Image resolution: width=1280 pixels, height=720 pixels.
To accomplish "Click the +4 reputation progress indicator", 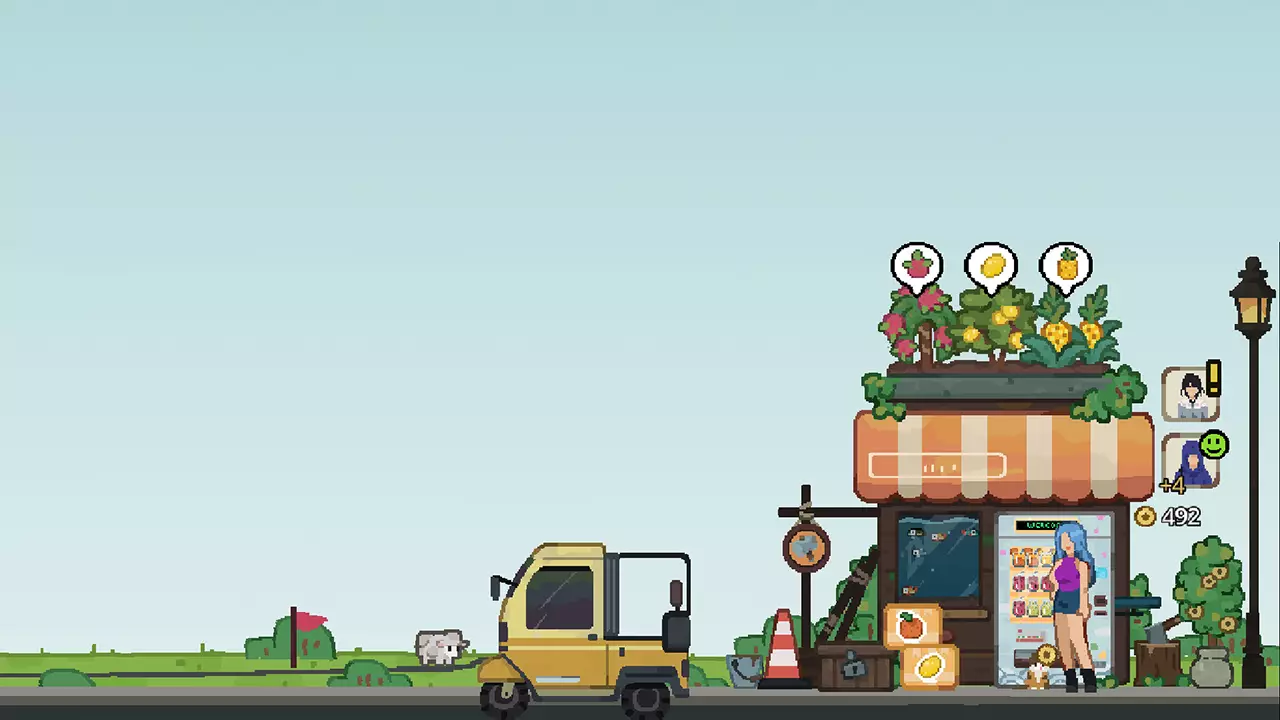I will [x=1174, y=486].
